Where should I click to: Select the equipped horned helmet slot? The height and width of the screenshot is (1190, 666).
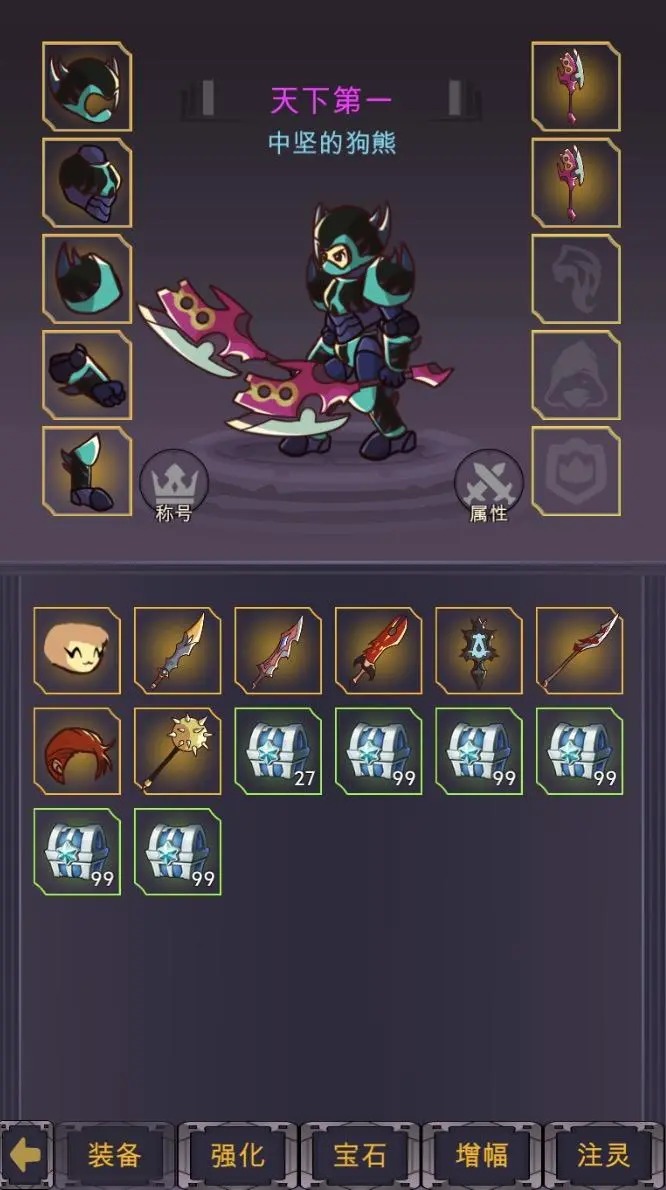click(87, 87)
